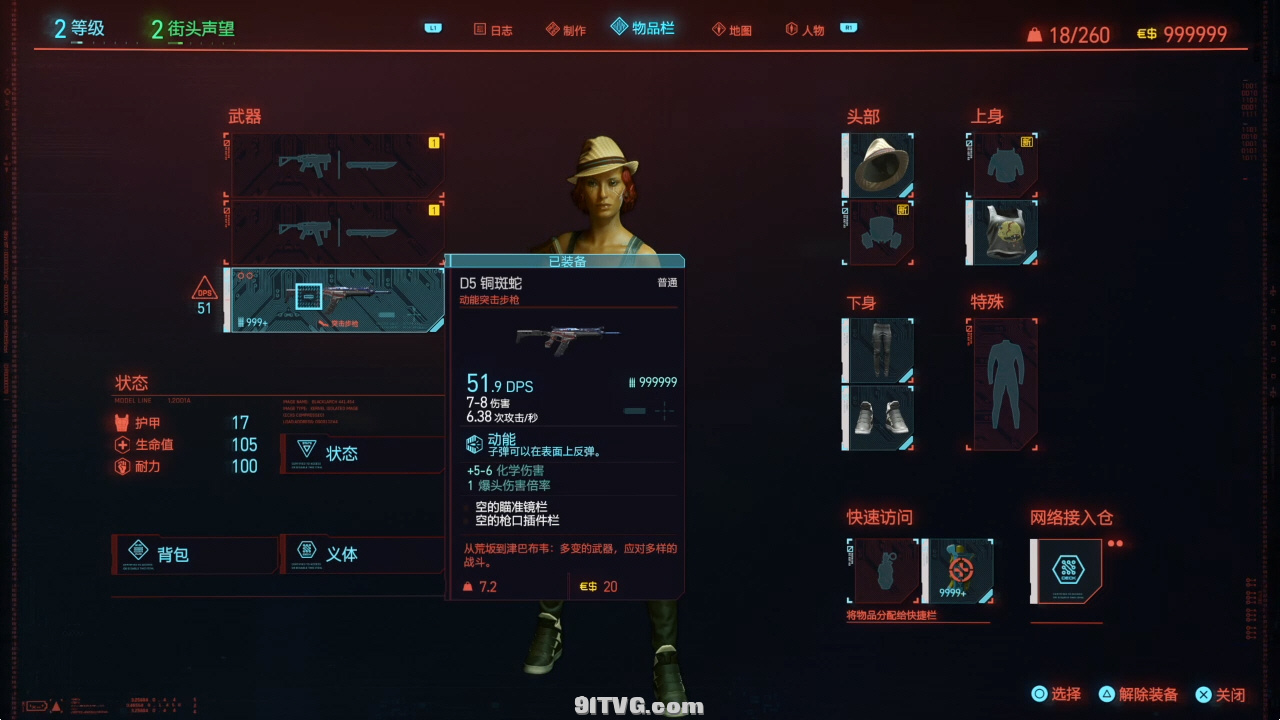1280x720 pixels.
Task: Select the fedora hat head slot
Action: point(879,164)
